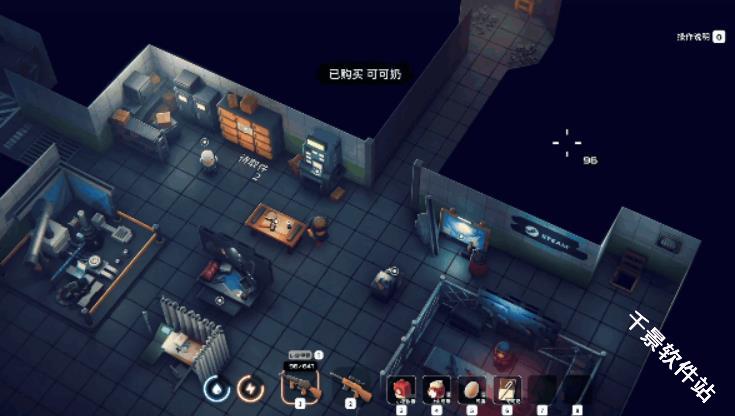
Task: Select the assault rifle in weapon slot 1
Action: [299, 384]
